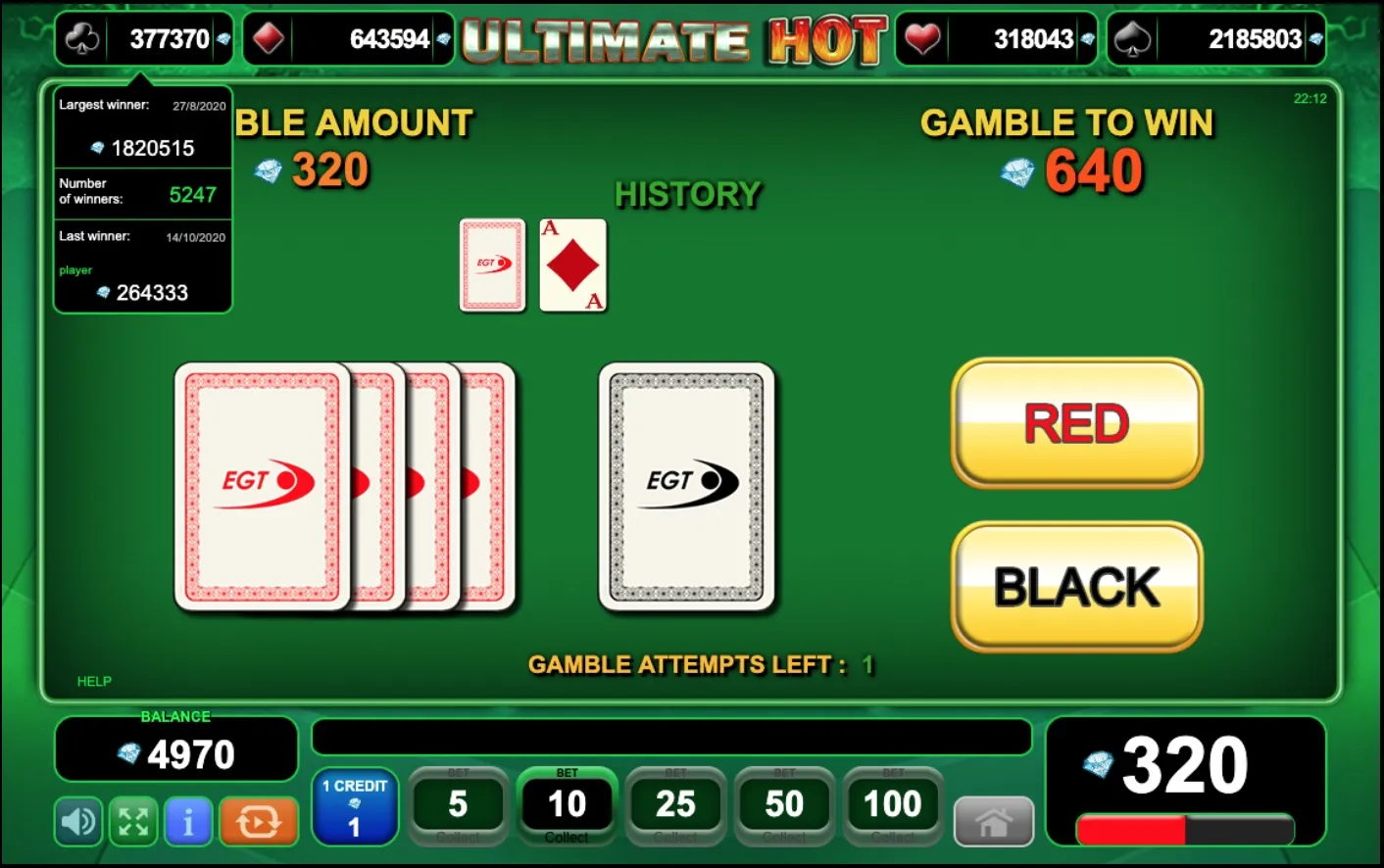
Task: Enable autoplay with the orange replay icon
Action: click(x=258, y=822)
